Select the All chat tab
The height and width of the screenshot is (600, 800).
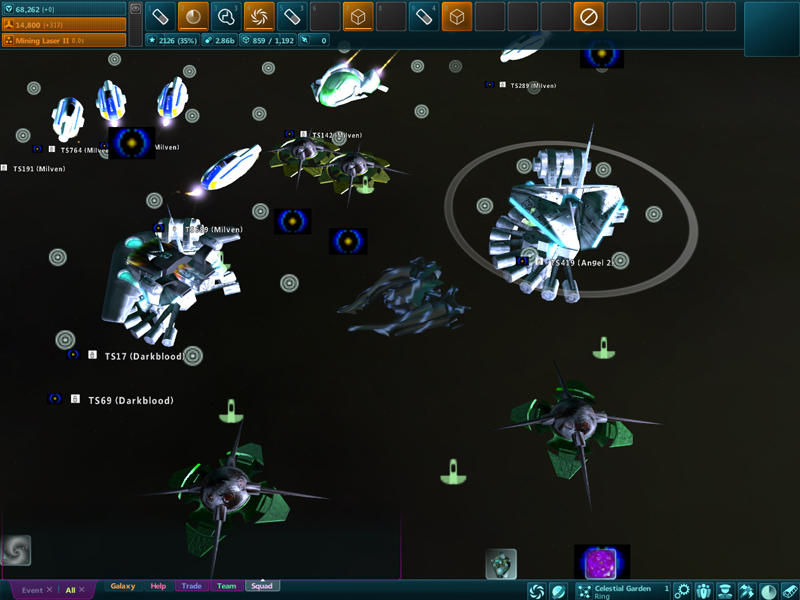click(71, 590)
